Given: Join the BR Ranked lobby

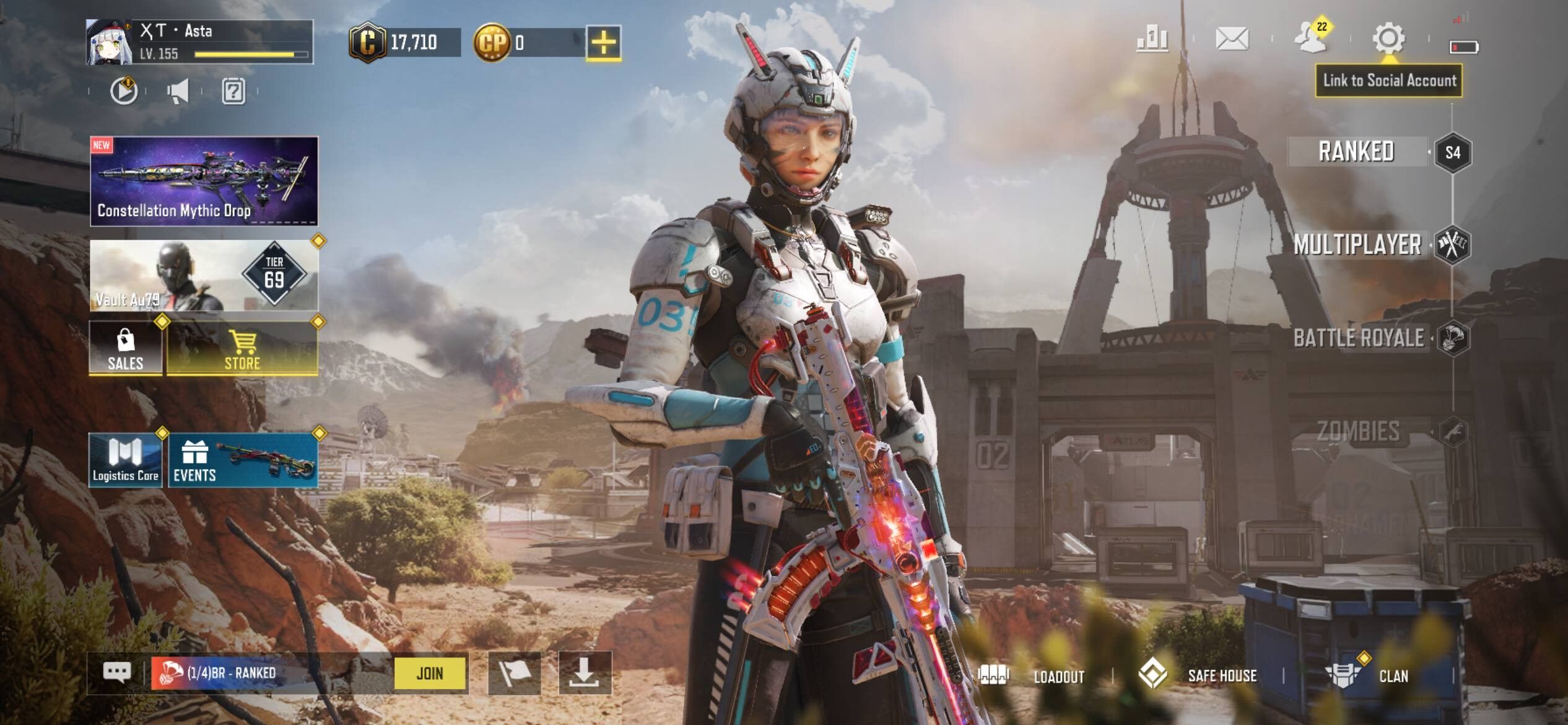Looking at the screenshot, I should 430,673.
